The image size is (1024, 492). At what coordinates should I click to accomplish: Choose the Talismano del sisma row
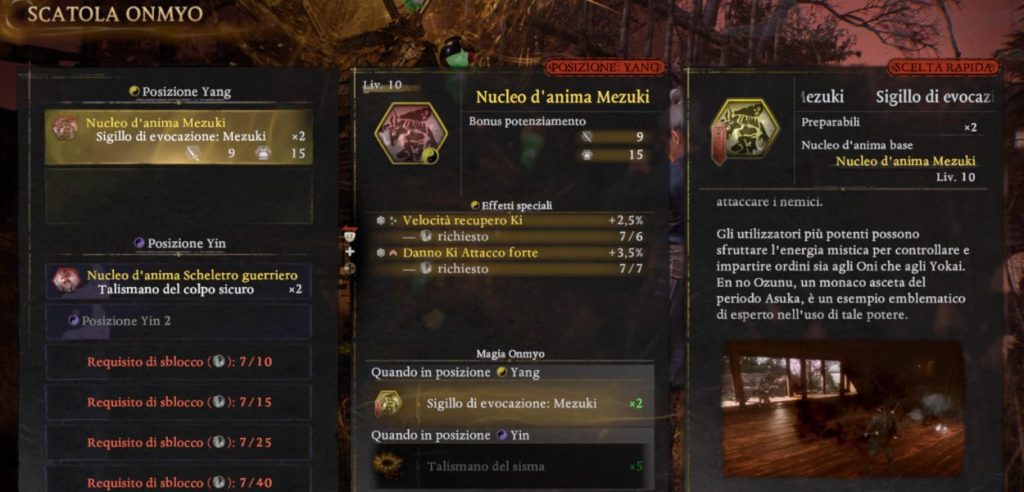(510, 467)
